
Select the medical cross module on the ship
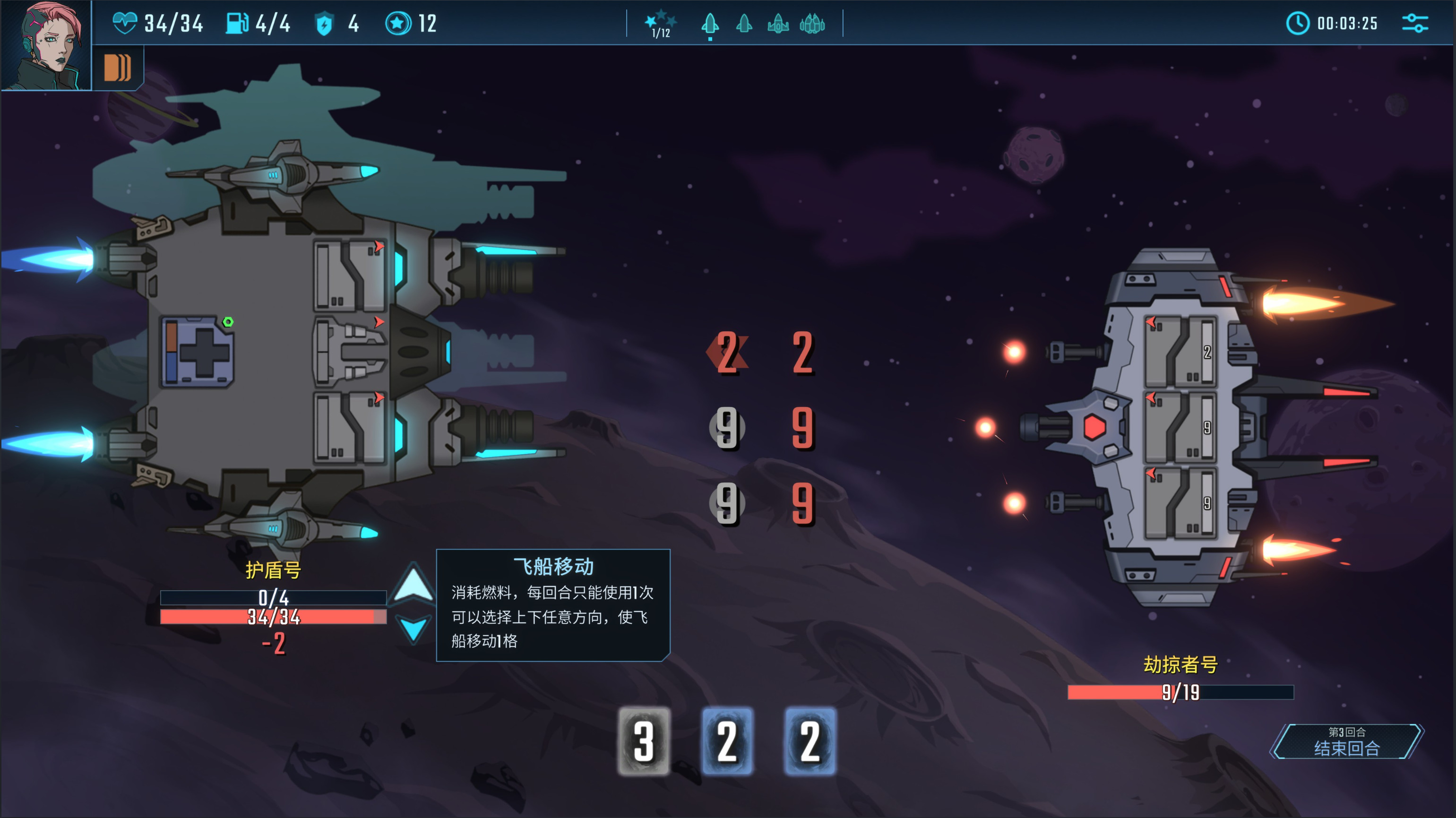click(x=197, y=352)
